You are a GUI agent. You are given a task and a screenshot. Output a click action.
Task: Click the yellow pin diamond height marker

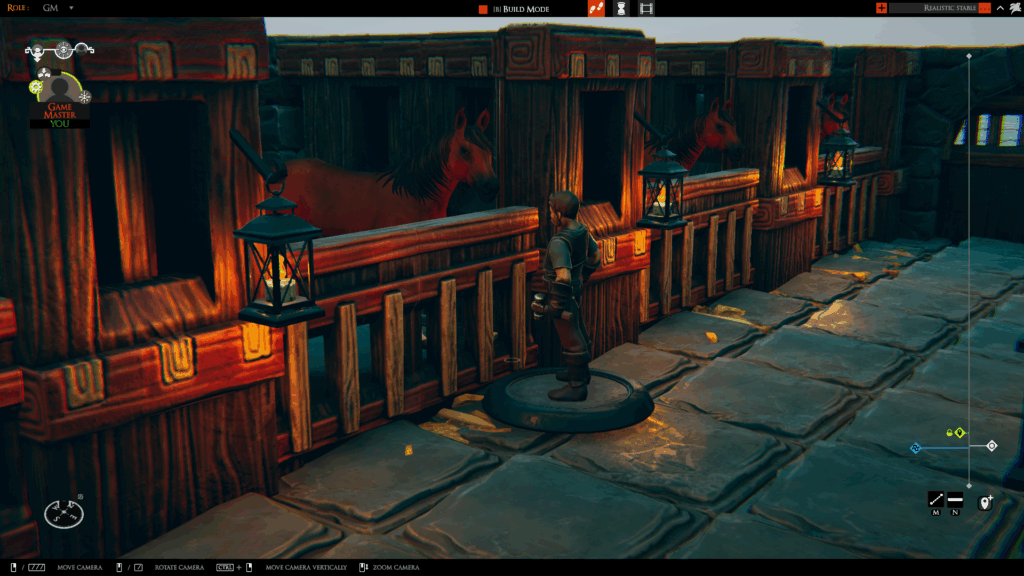959,433
